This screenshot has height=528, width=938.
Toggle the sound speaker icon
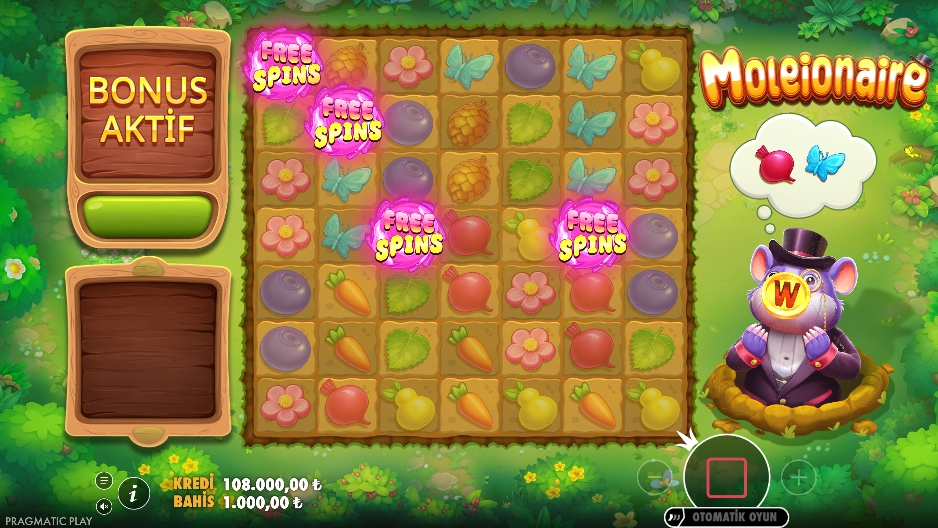(x=103, y=504)
